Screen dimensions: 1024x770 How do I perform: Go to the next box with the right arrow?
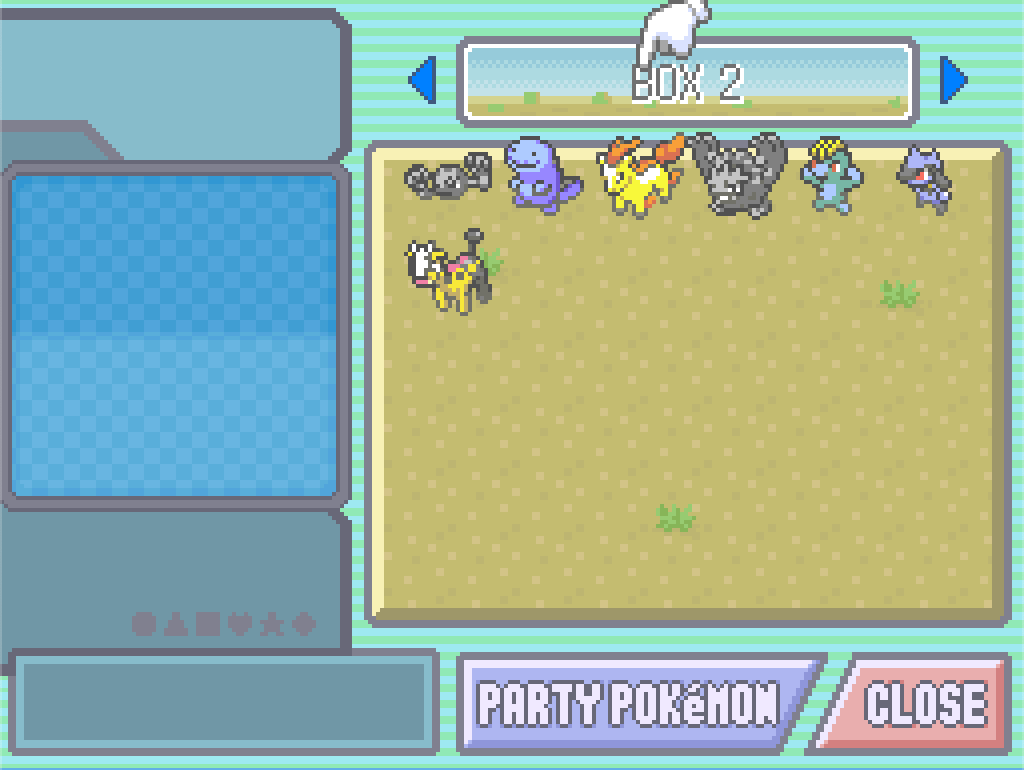955,80
